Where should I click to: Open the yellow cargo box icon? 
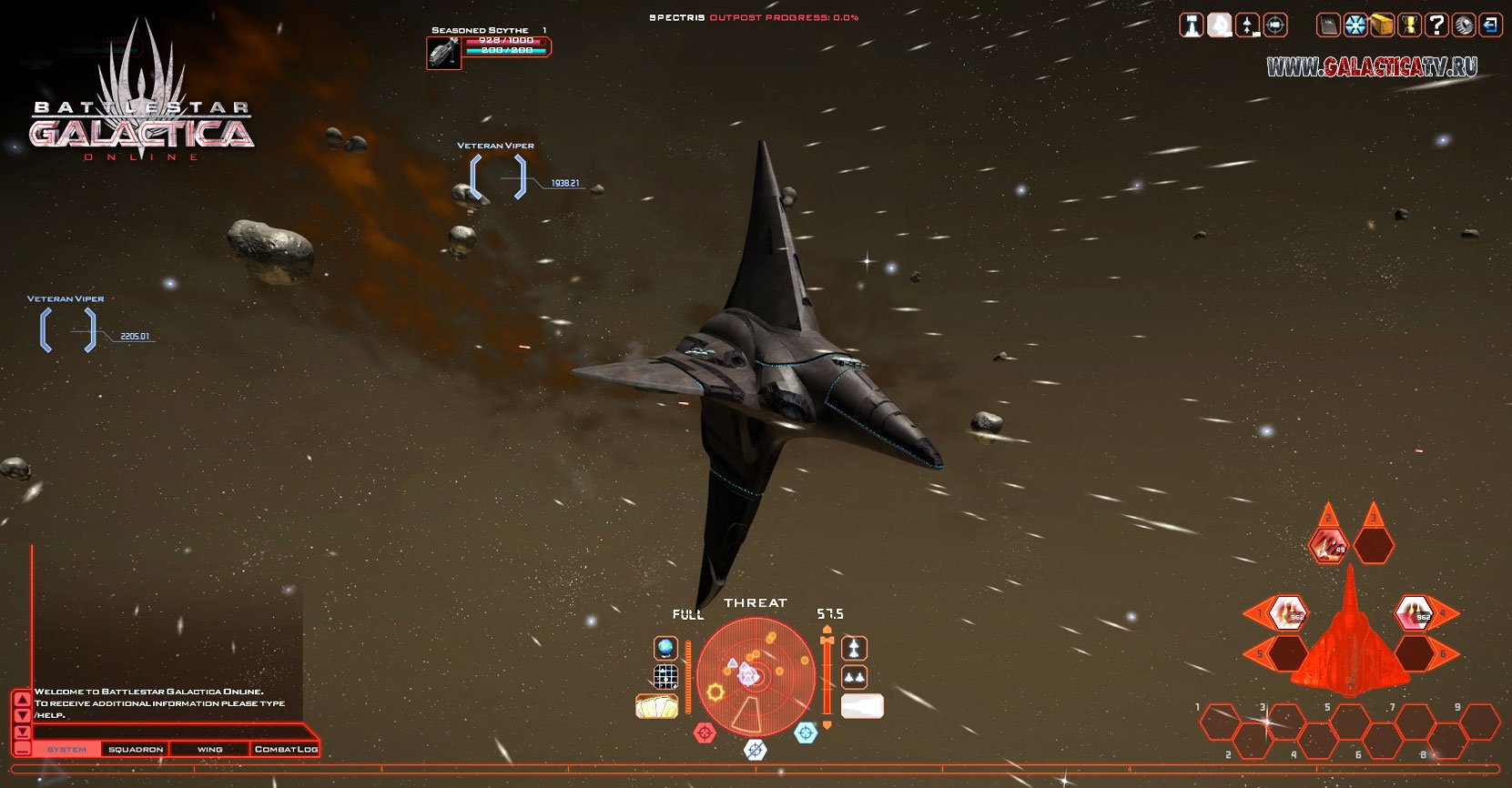coord(1383,25)
